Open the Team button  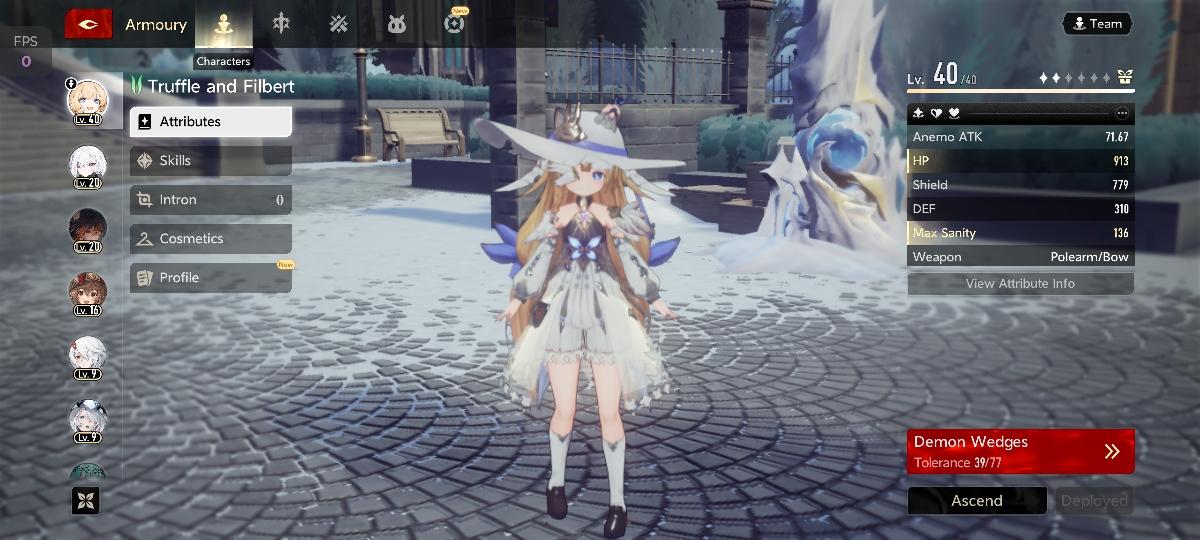tap(1097, 24)
